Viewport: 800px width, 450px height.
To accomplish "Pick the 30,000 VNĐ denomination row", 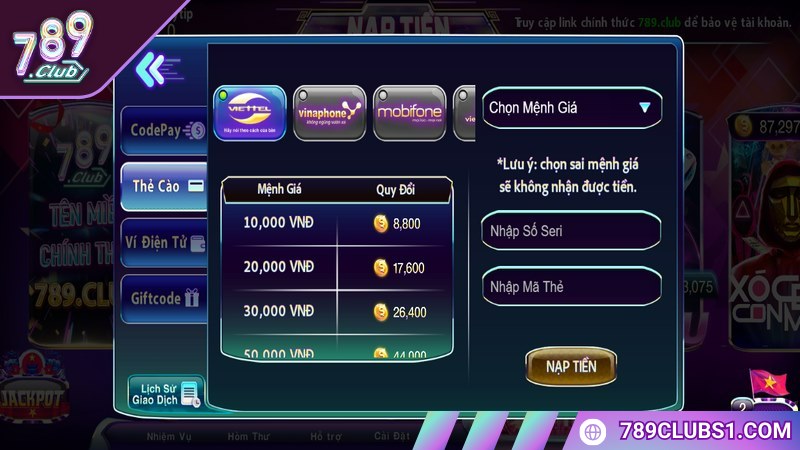I will (336, 312).
